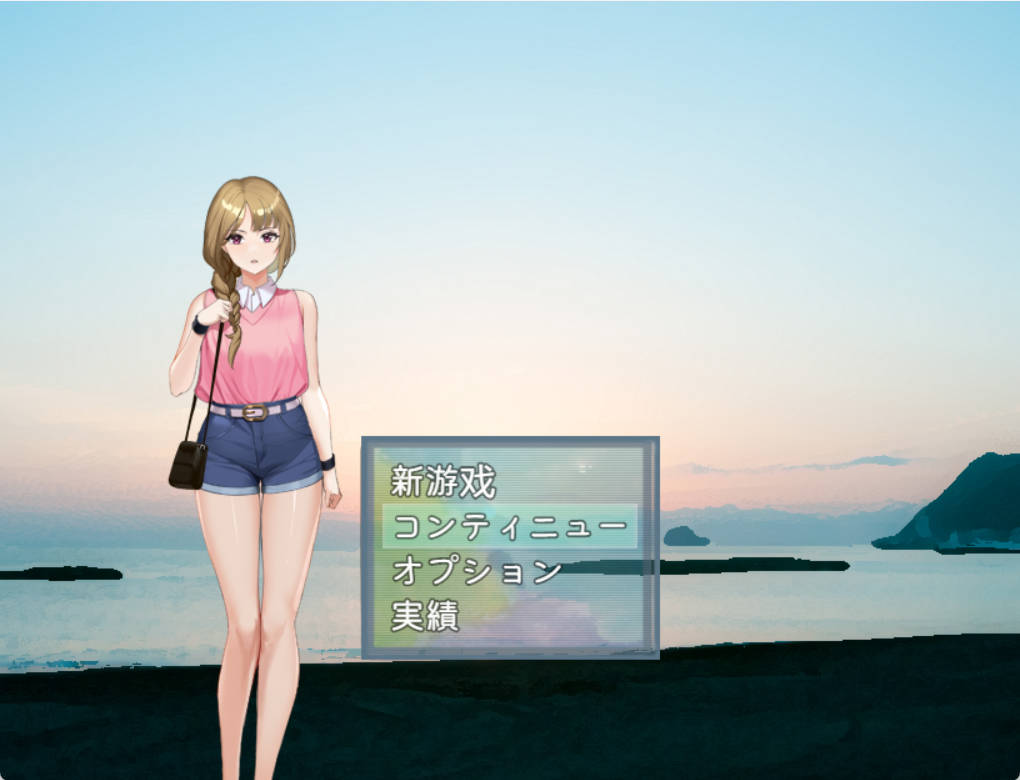Open the オプション options menu
1020x780 pixels.
pyautogui.click(x=476, y=571)
